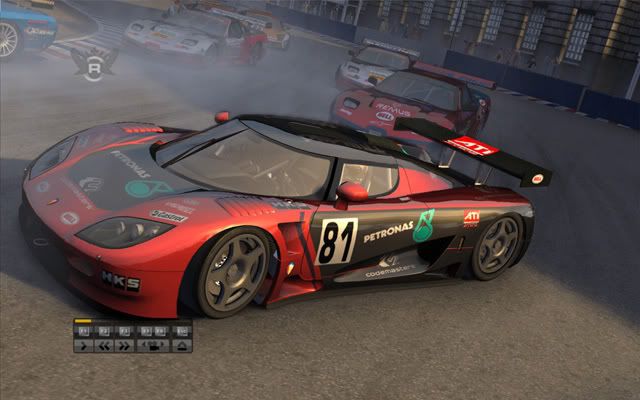Exit the replay with the eject button
This screenshot has height=400, width=640.
[181, 345]
